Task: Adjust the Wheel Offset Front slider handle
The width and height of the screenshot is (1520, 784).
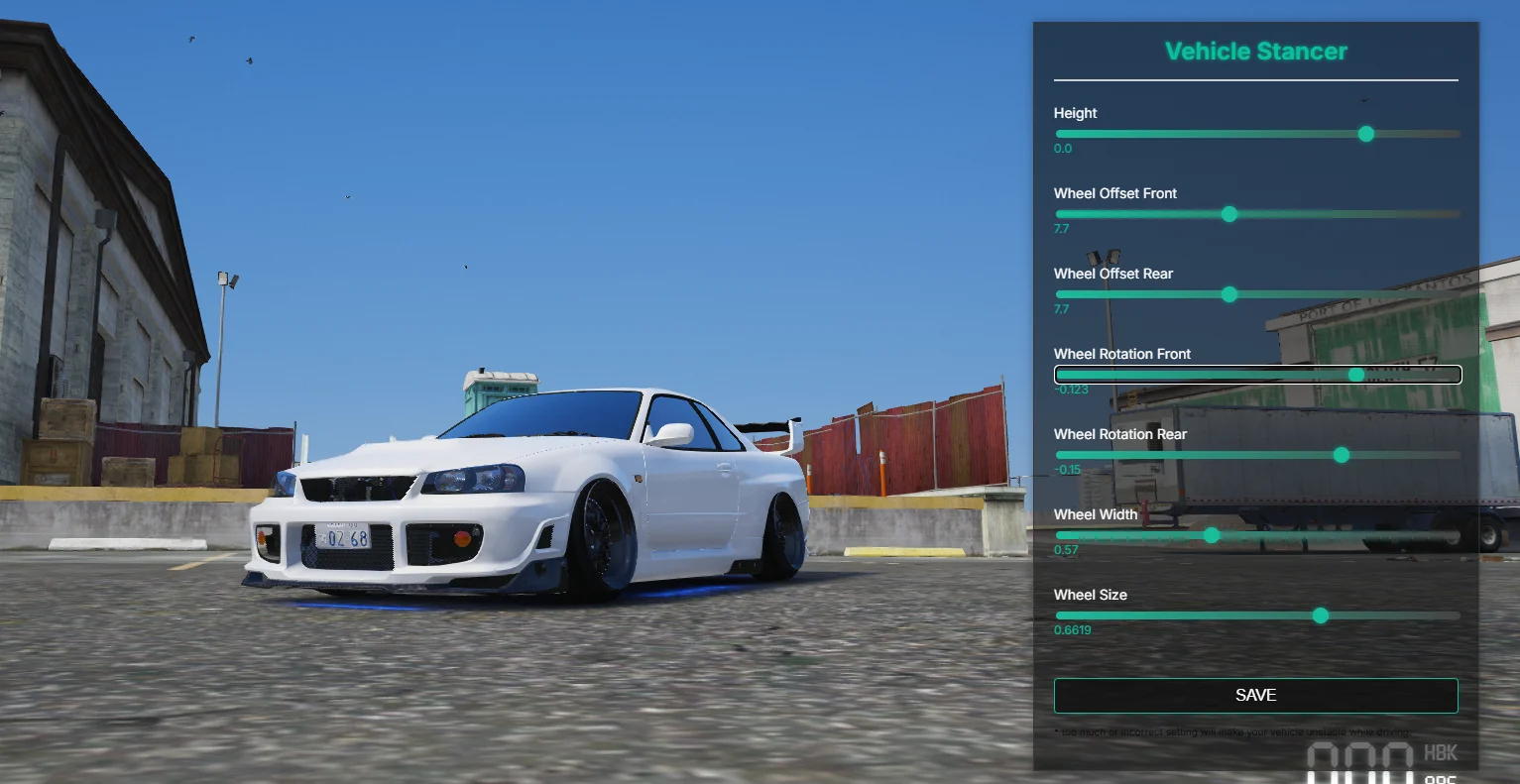Action: click(1229, 214)
